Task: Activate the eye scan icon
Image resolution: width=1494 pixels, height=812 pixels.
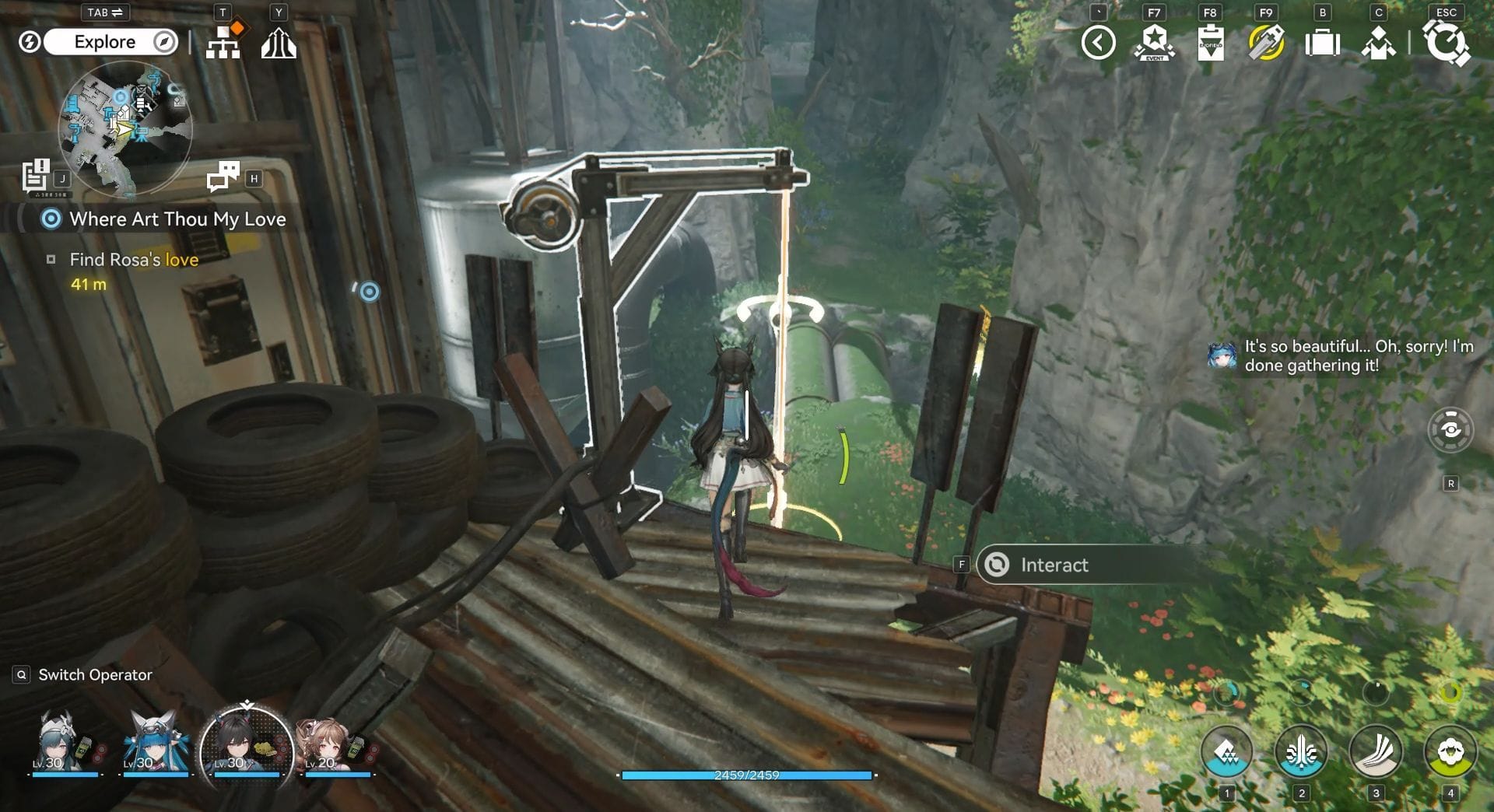Action: [x=1450, y=430]
